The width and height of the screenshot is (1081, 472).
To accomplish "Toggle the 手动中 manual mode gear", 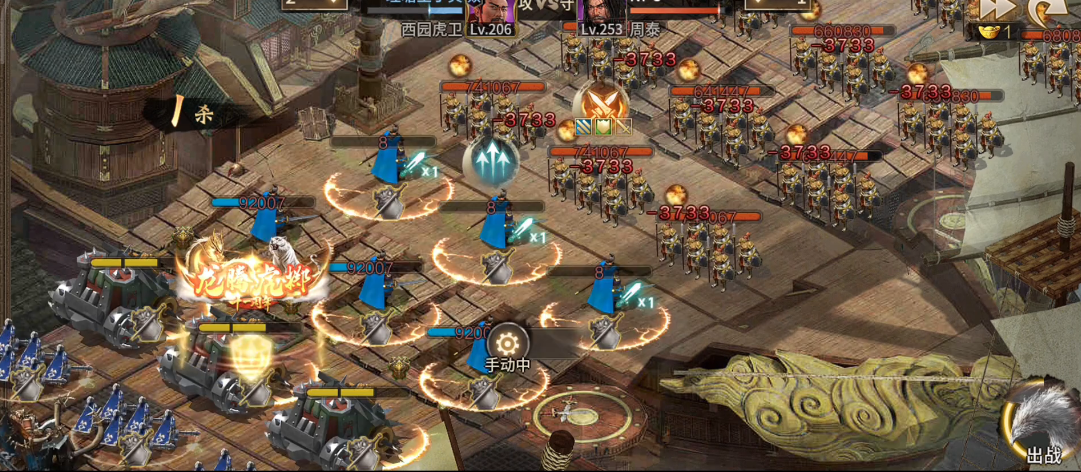I will pos(506,341).
